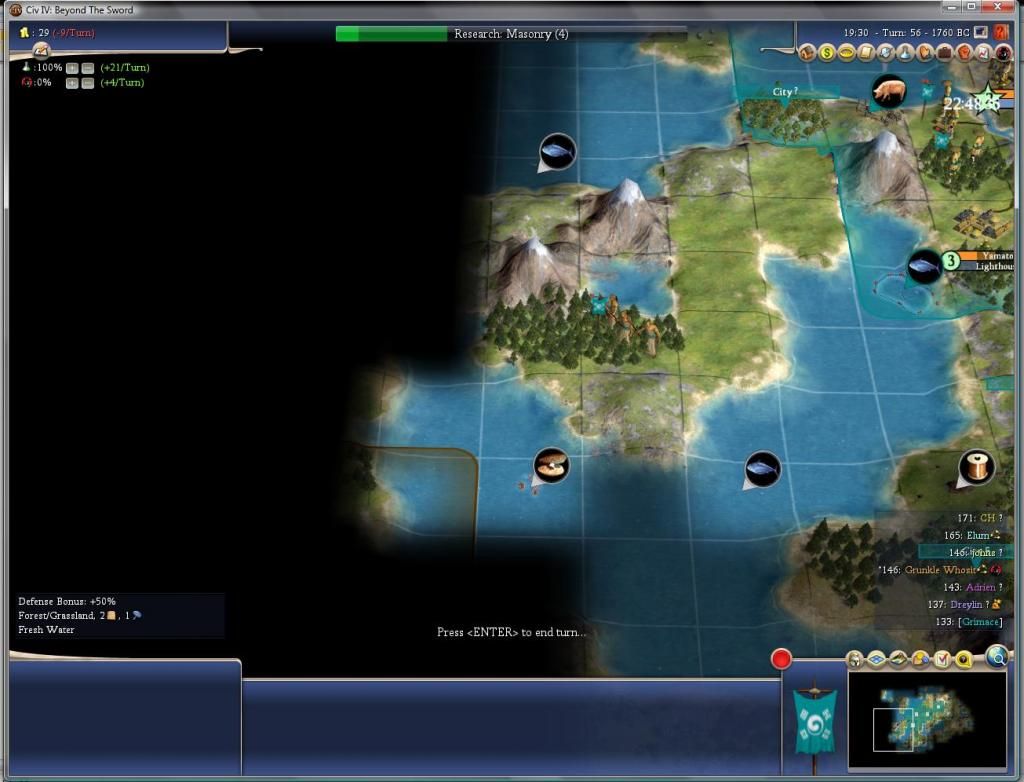Open the globe view magnifier button

[x=996, y=656]
